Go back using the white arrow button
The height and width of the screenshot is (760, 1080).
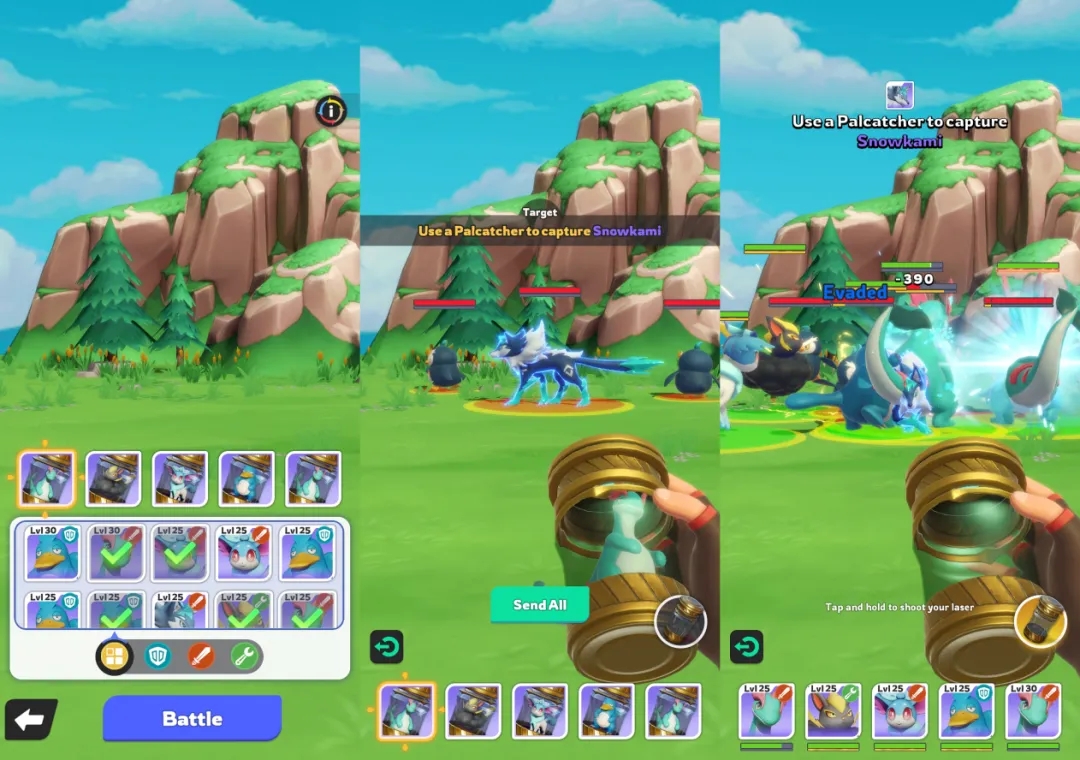click(x=30, y=719)
